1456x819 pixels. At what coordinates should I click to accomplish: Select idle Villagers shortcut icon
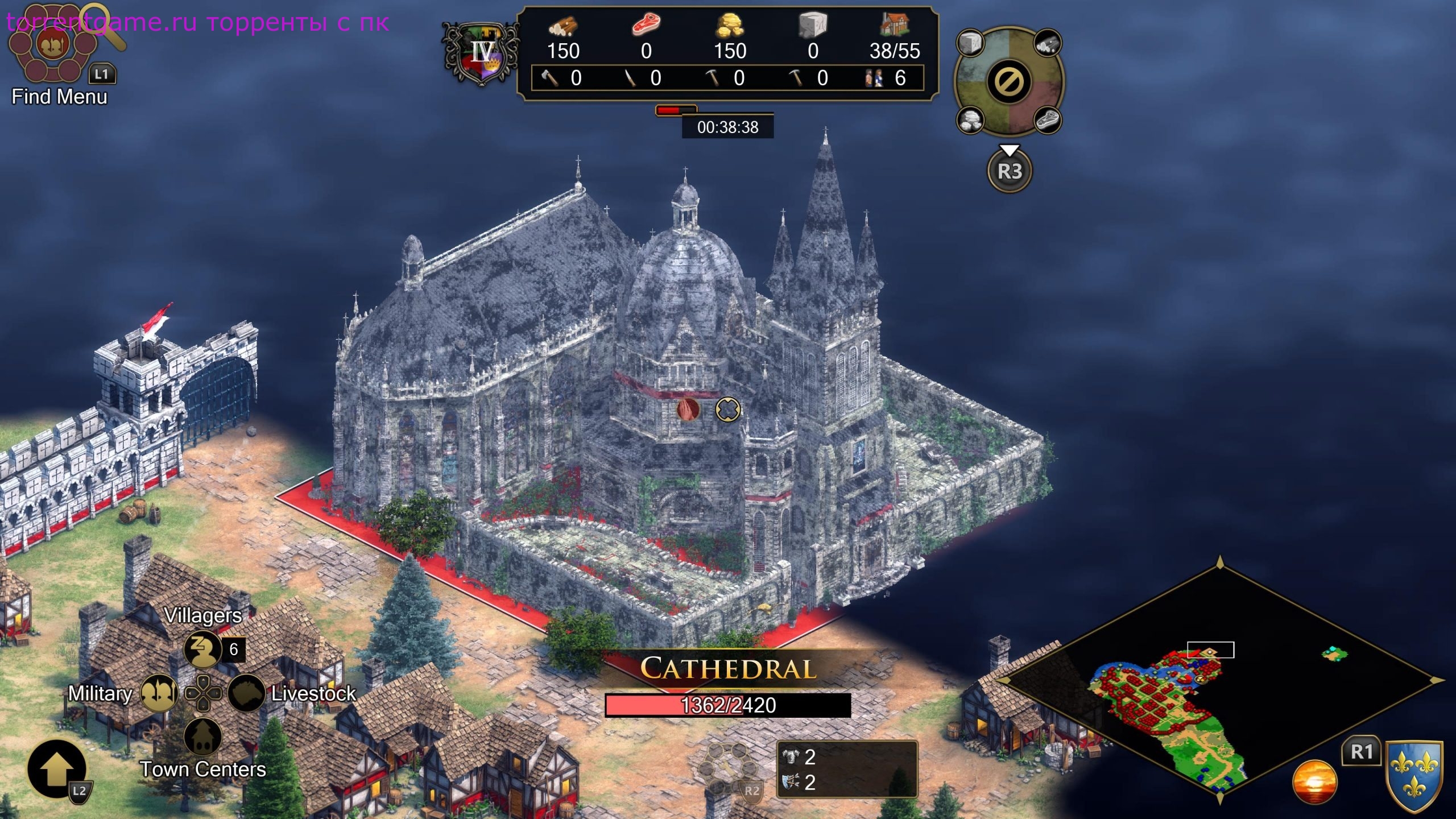pos(202,649)
